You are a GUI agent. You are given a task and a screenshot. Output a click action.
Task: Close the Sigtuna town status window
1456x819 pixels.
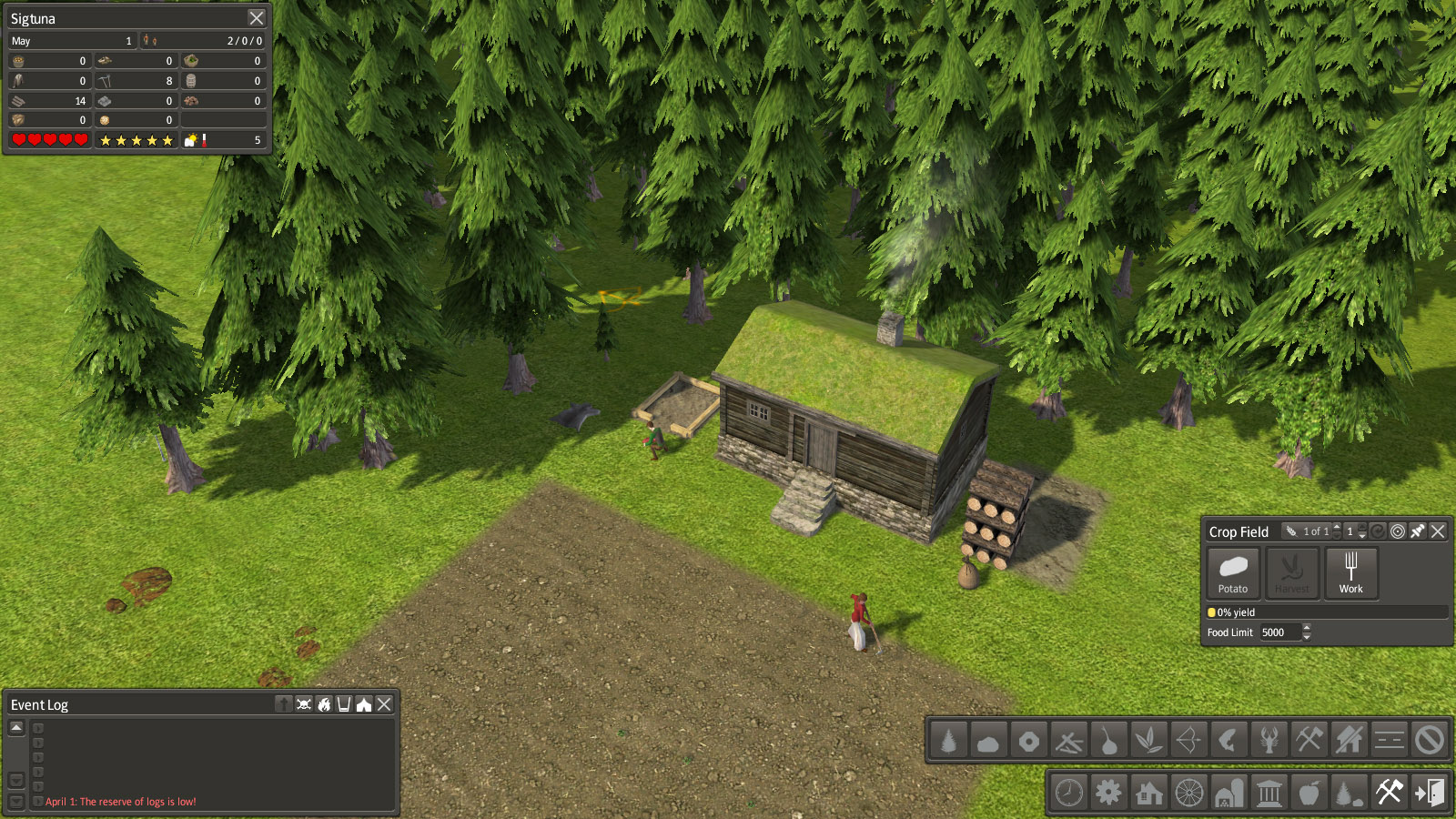pos(257,18)
